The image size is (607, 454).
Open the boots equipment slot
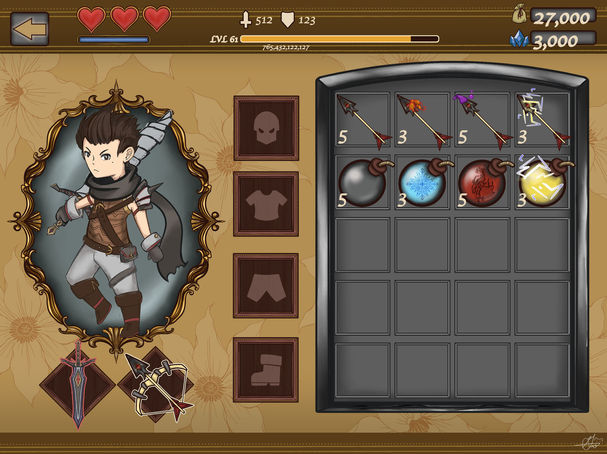point(266,368)
